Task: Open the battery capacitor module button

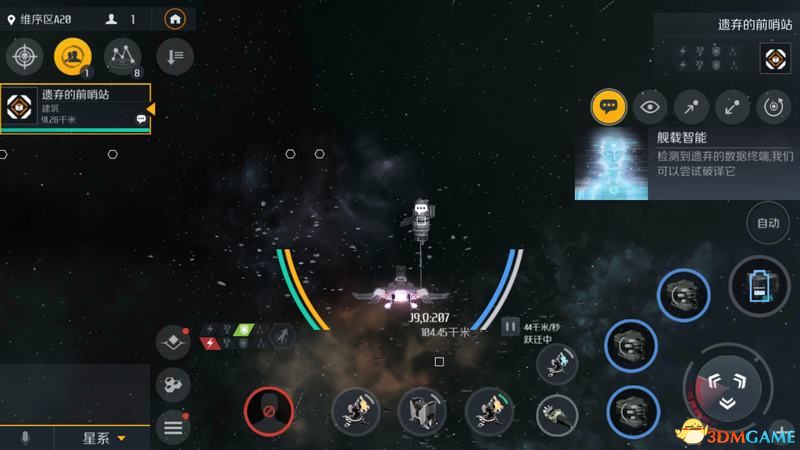Action: 759,286
